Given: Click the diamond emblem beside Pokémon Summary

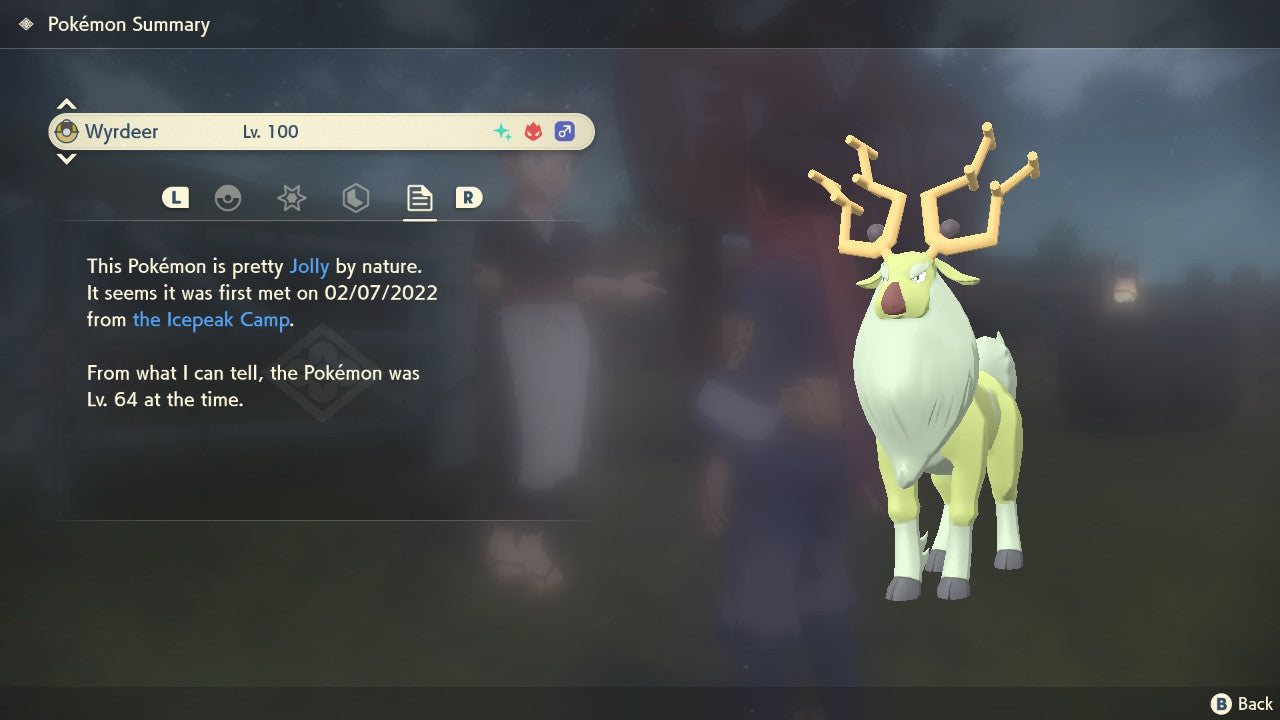Looking at the screenshot, I should (24, 23).
